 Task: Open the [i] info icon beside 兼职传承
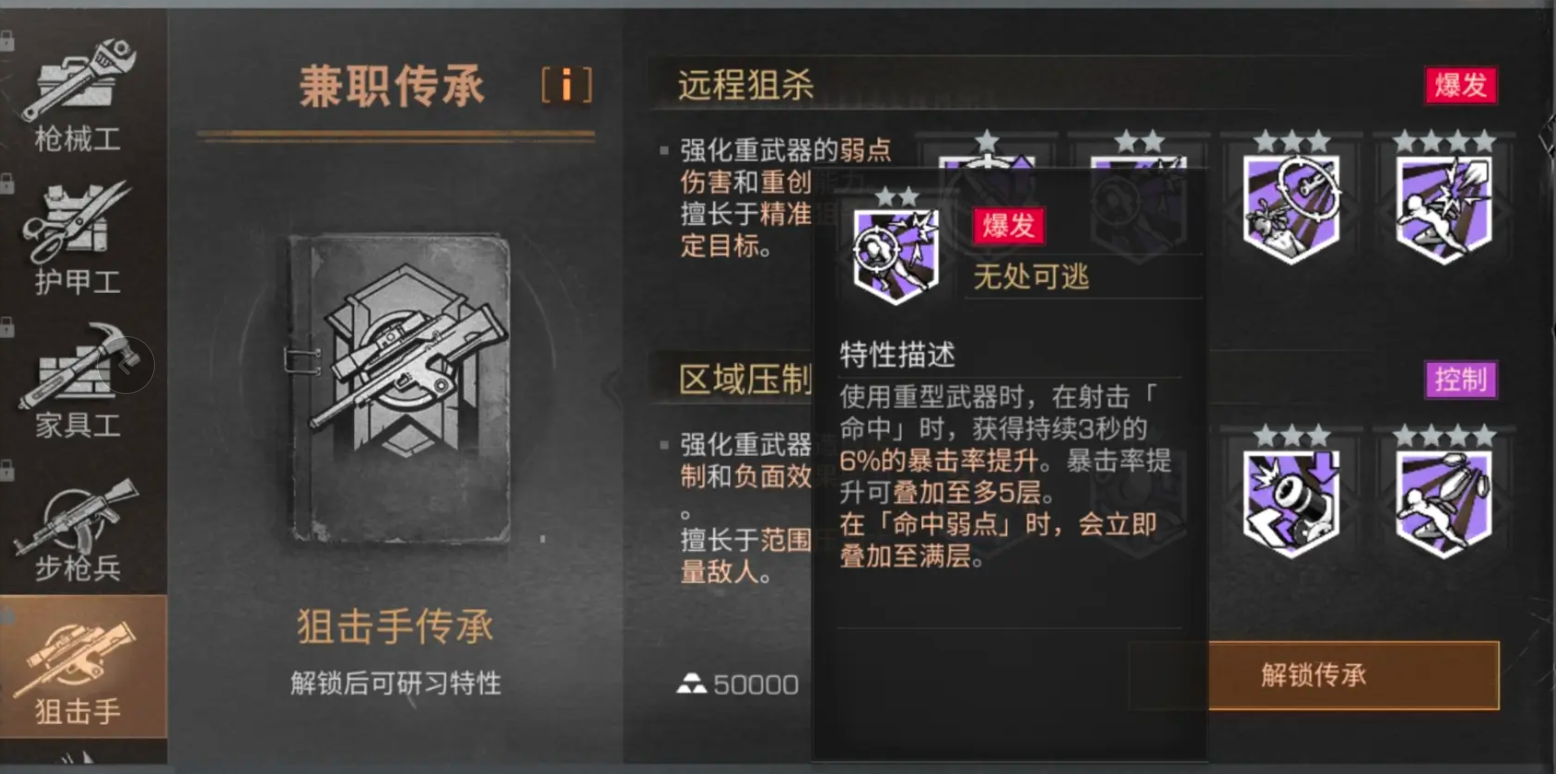click(568, 86)
